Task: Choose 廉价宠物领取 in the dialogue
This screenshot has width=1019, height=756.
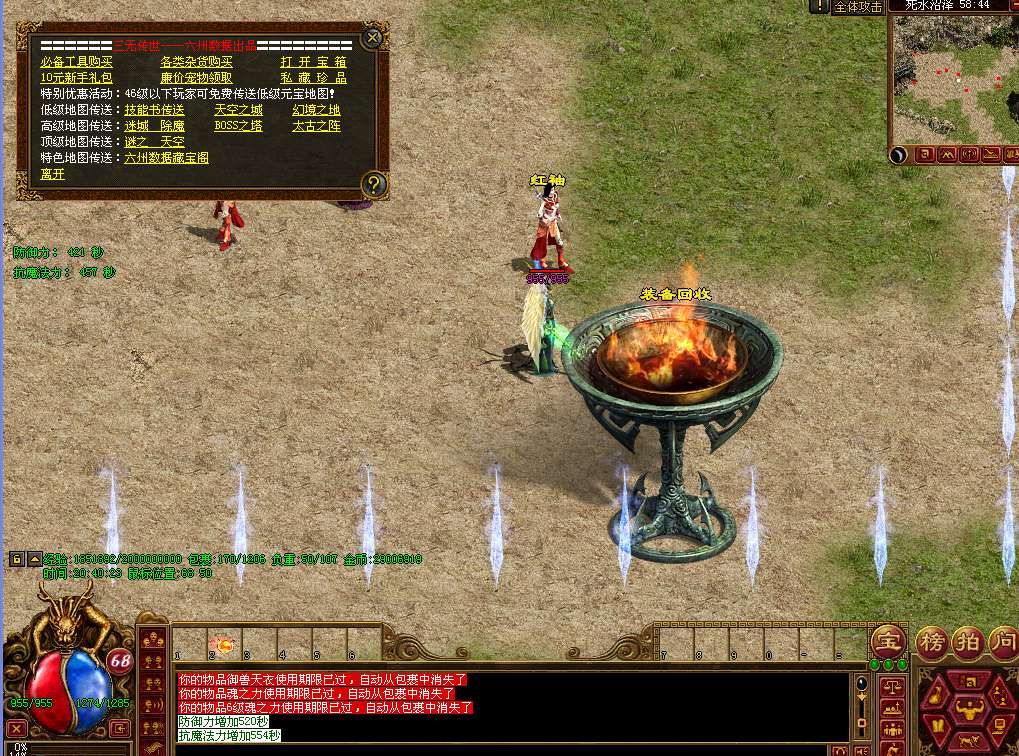Action: 196,78
